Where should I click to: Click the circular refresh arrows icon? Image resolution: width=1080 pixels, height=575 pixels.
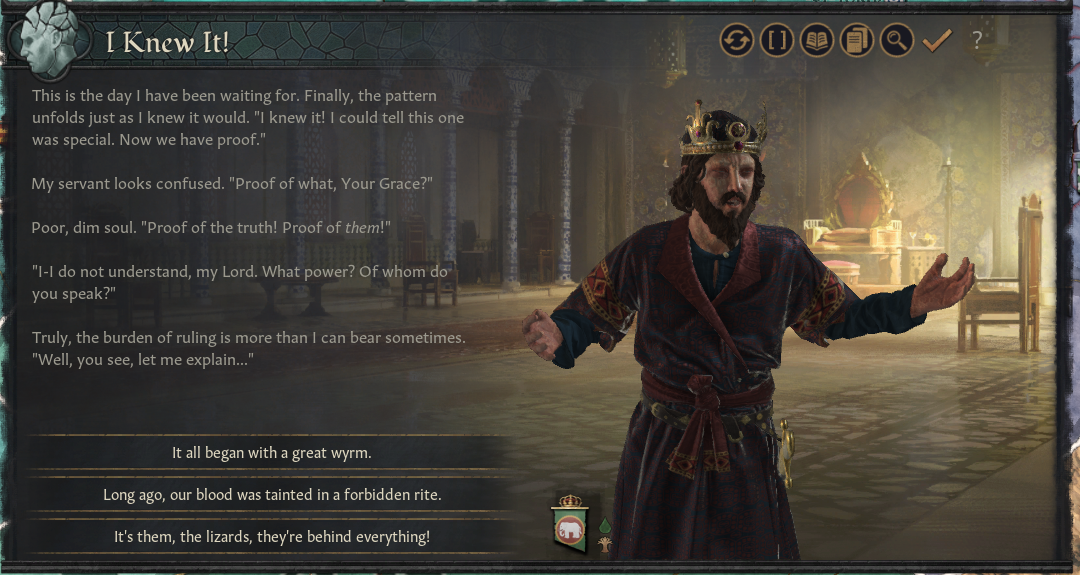pos(737,41)
